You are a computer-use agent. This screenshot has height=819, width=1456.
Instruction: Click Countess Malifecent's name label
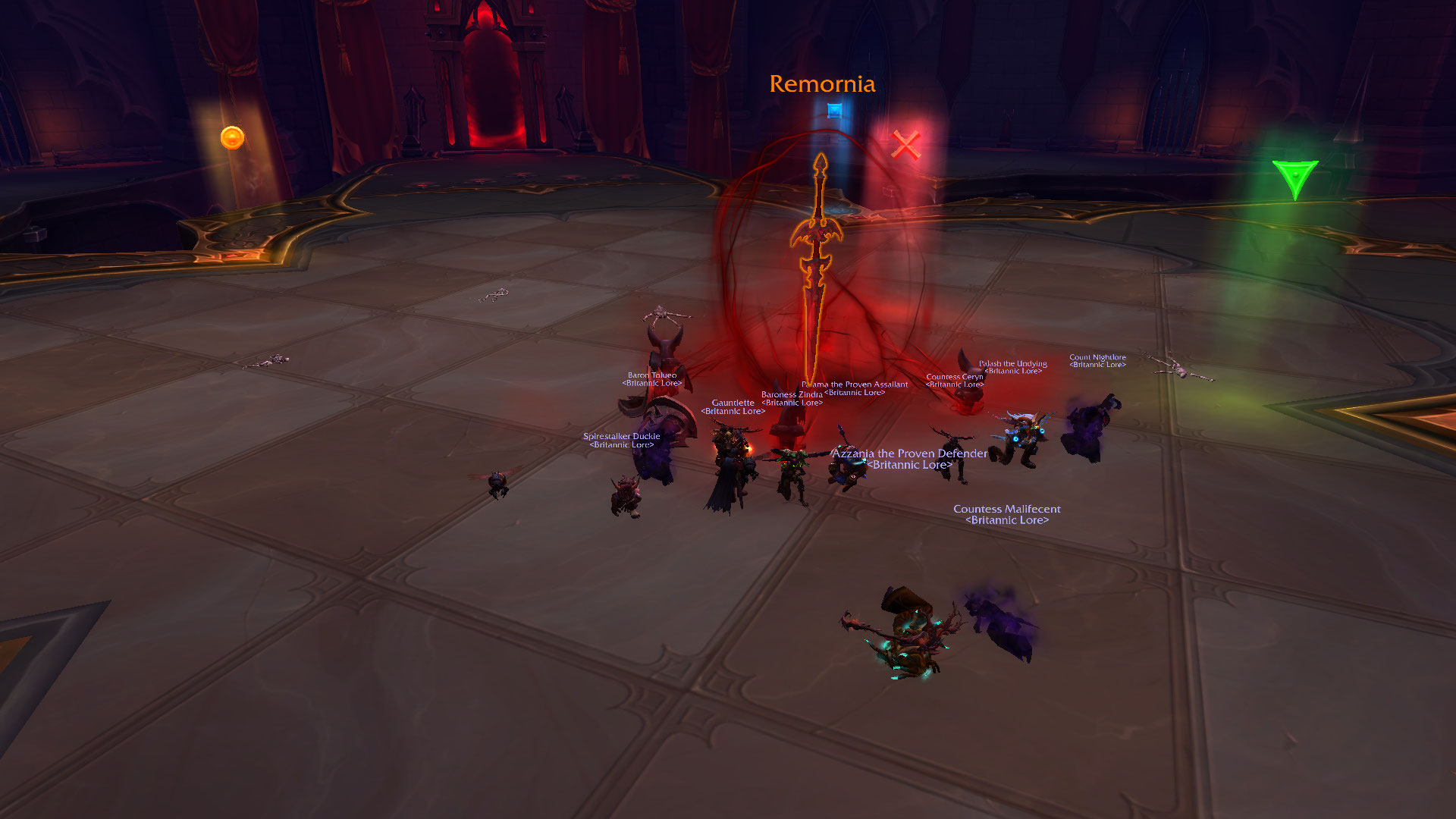pos(1006,509)
